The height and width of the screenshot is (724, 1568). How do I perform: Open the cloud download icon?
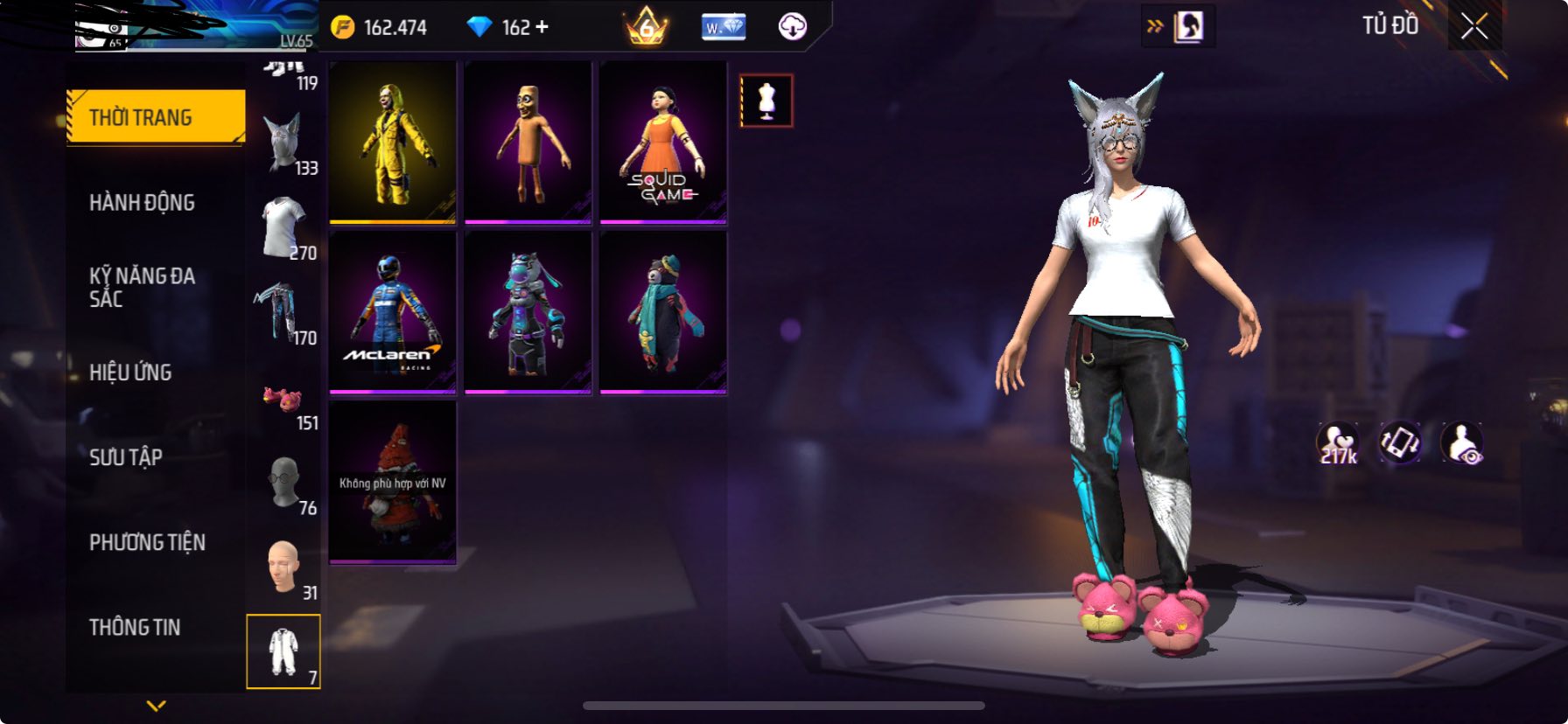pyautogui.click(x=793, y=27)
